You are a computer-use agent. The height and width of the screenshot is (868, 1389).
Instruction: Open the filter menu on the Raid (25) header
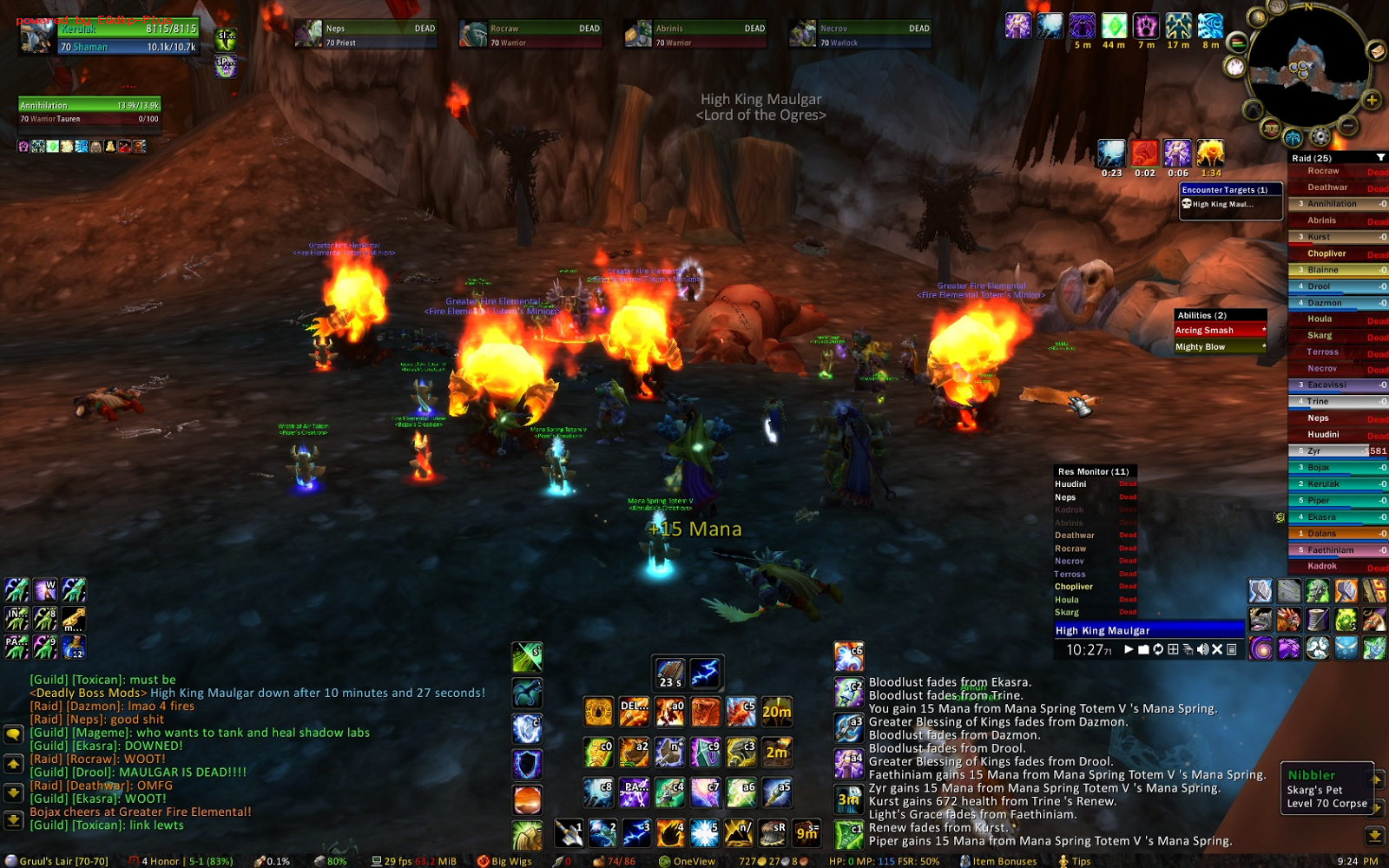(1381, 157)
